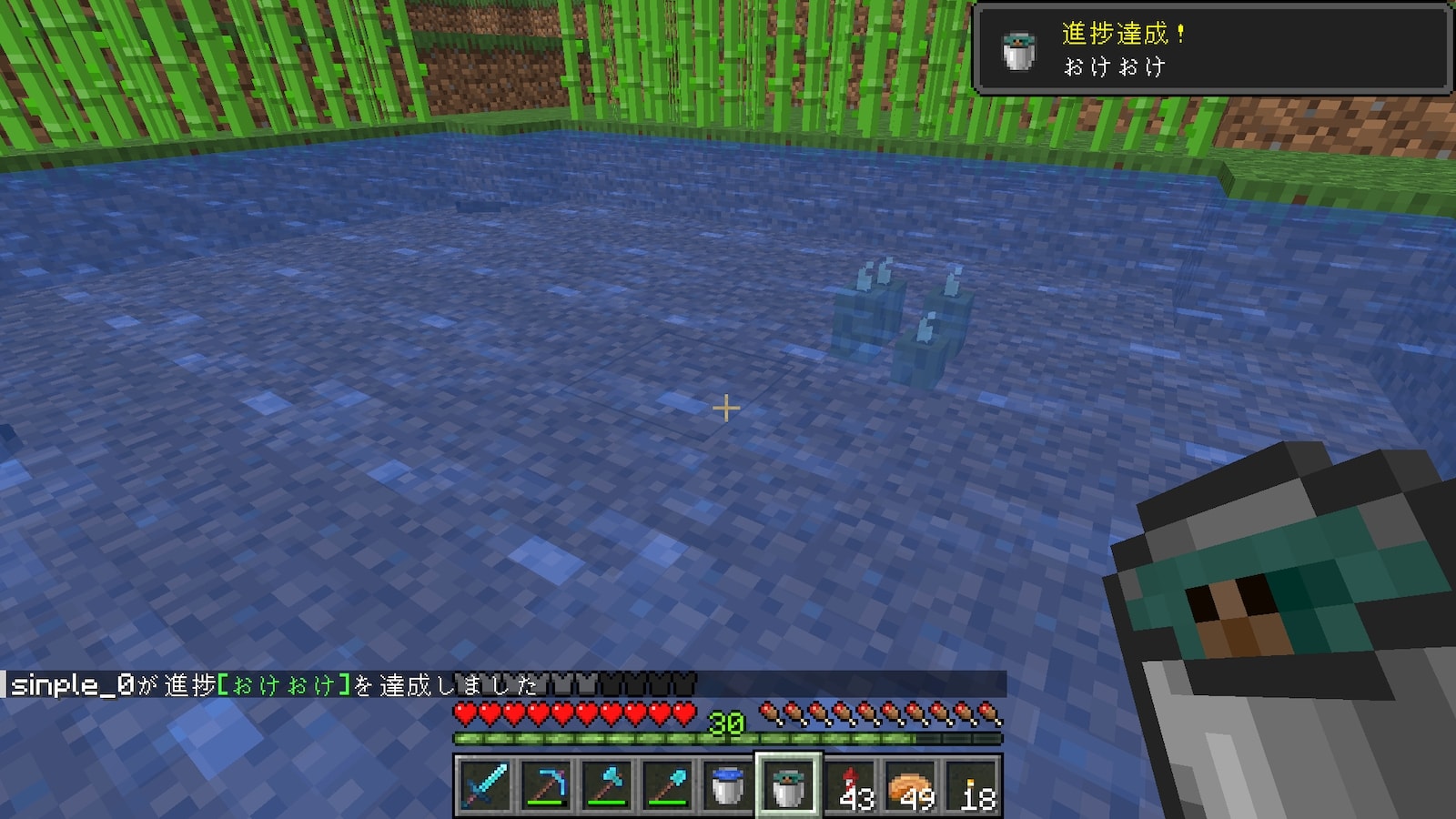The width and height of the screenshot is (1456, 819).
Task: Click the highlighted fish bucket slot
Action: [x=788, y=786]
